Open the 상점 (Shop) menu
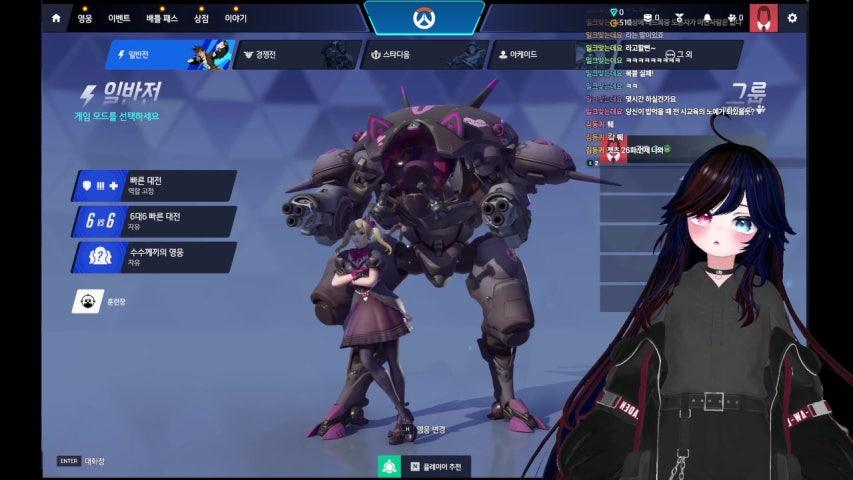The image size is (853, 480). click(x=201, y=18)
